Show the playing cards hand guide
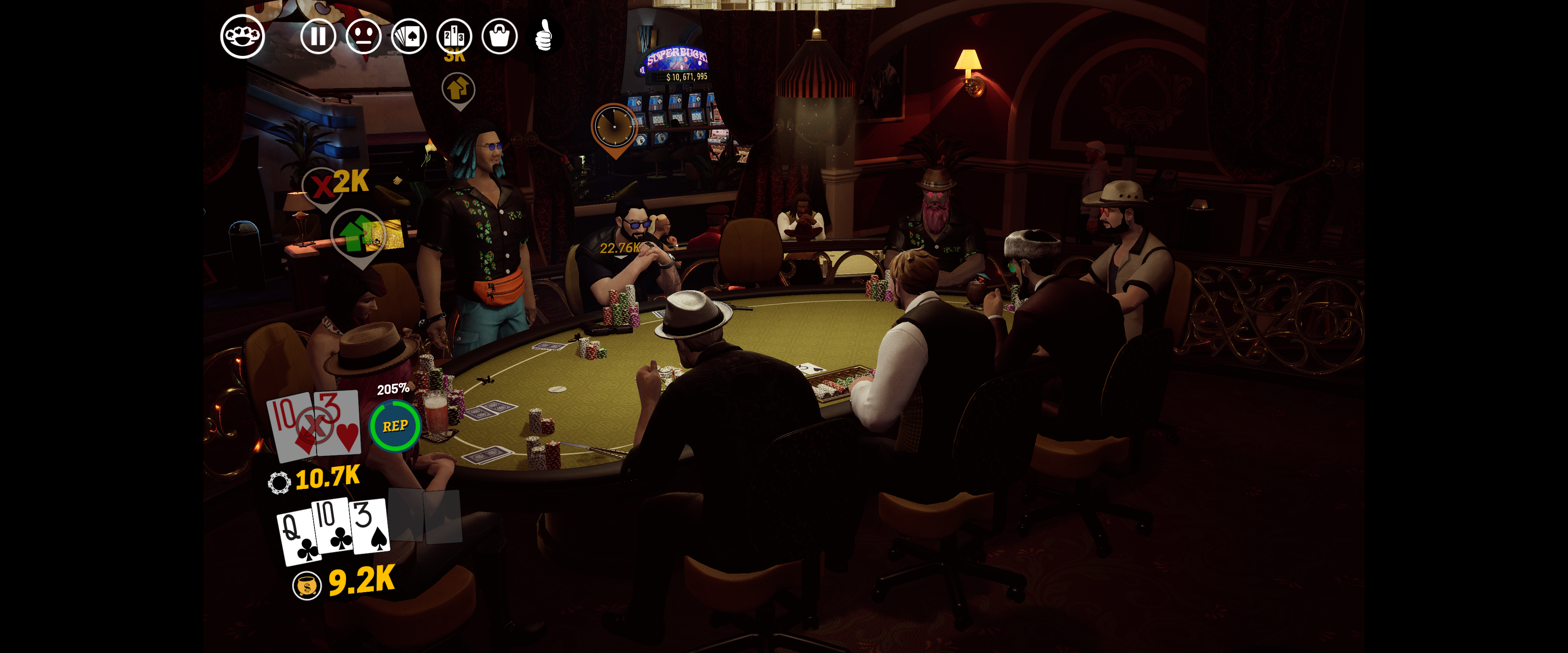Screen dimensions: 1568x653 [x=408, y=36]
